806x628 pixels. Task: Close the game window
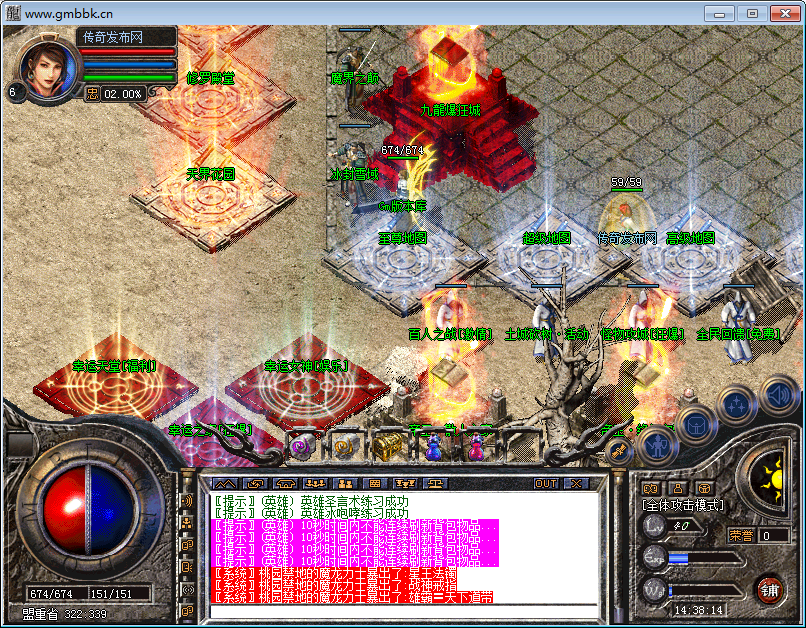coord(784,13)
